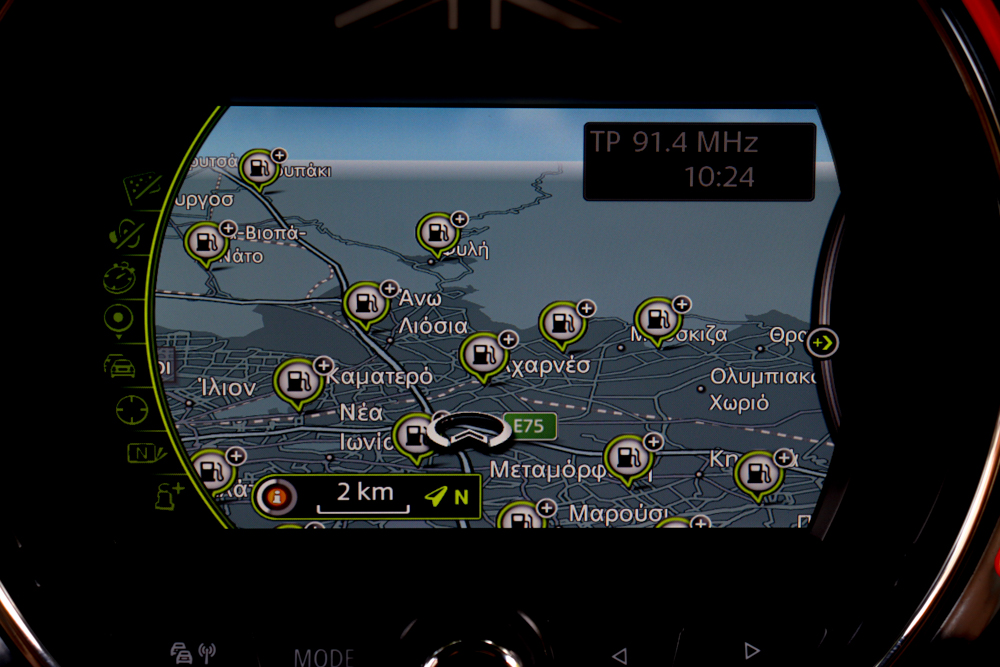Toggle the north-up N orientation sidebar icon
Viewport: 1000px width, 667px height.
pyautogui.click(x=143, y=451)
